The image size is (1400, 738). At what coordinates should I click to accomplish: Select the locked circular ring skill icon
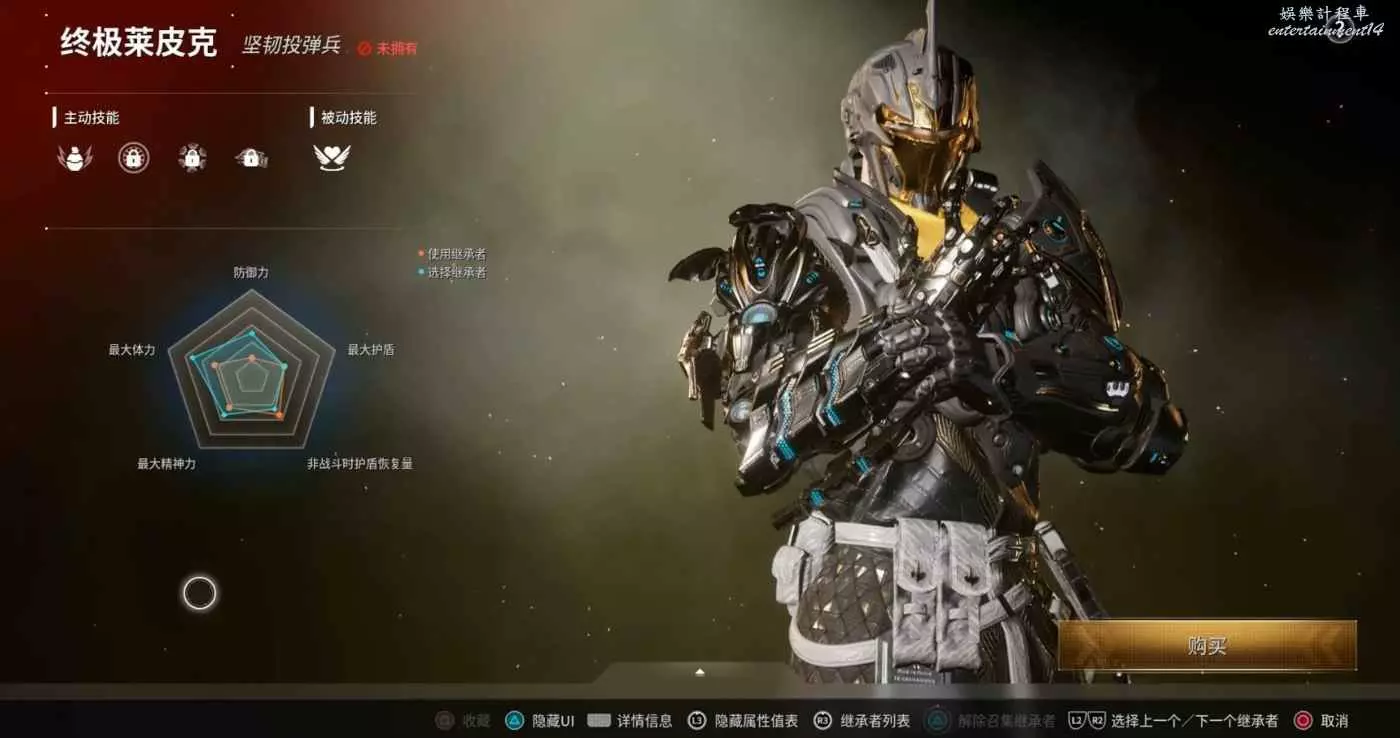click(x=133, y=157)
